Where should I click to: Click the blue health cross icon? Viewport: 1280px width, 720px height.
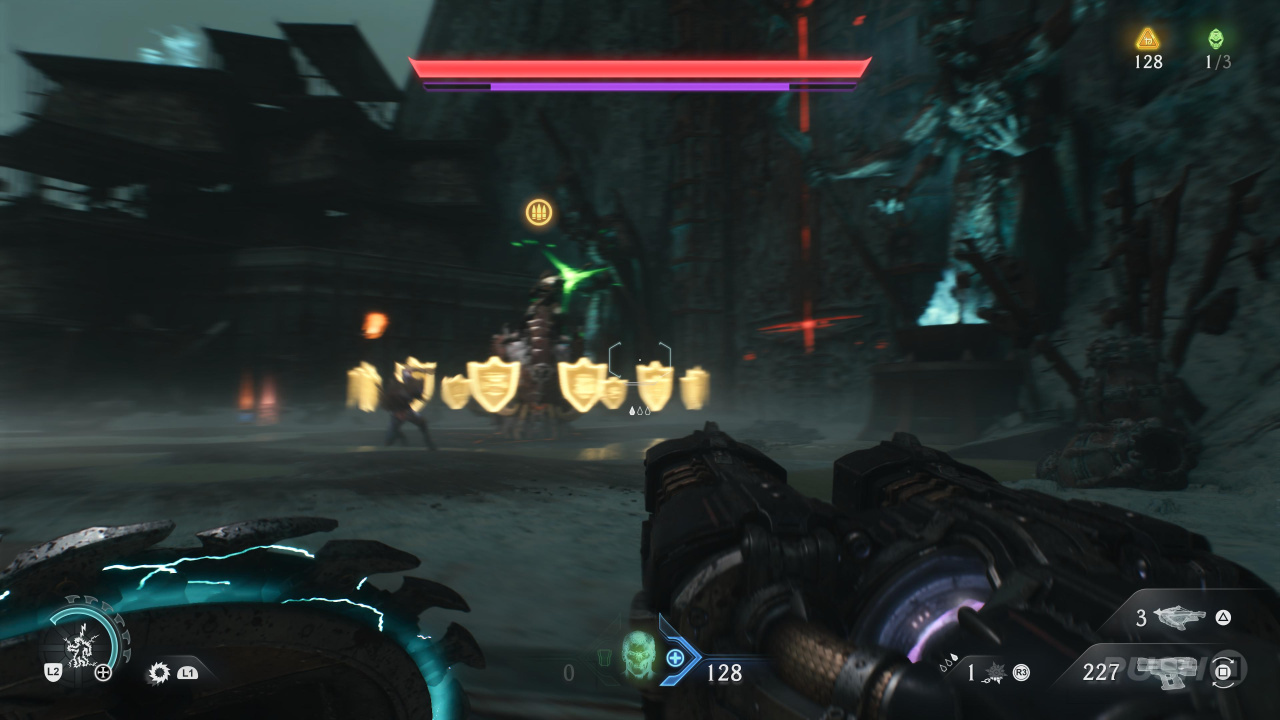click(676, 657)
